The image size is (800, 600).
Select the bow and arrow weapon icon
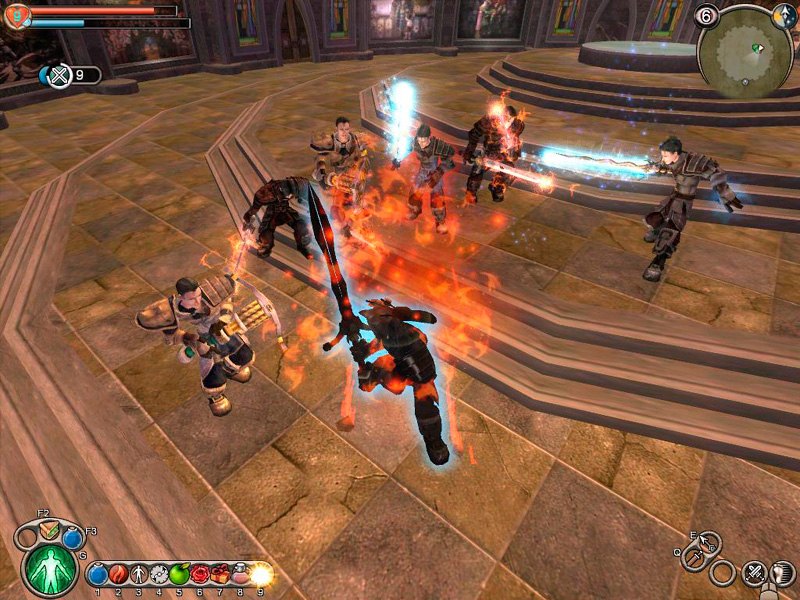(x=708, y=542)
